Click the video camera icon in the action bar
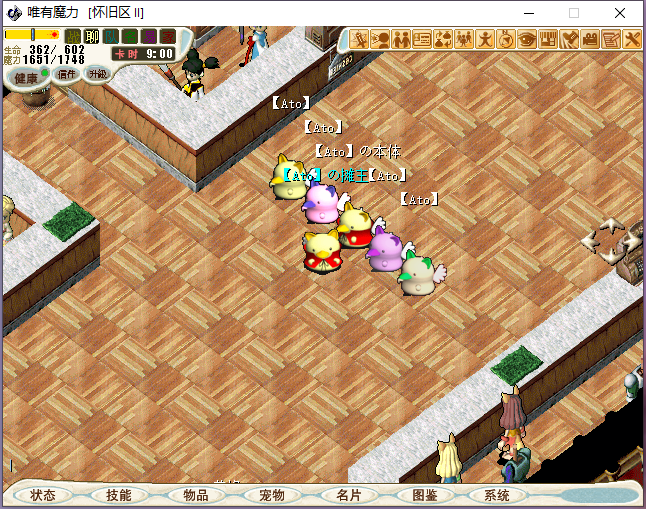This screenshot has width=646, height=509. tap(590, 40)
